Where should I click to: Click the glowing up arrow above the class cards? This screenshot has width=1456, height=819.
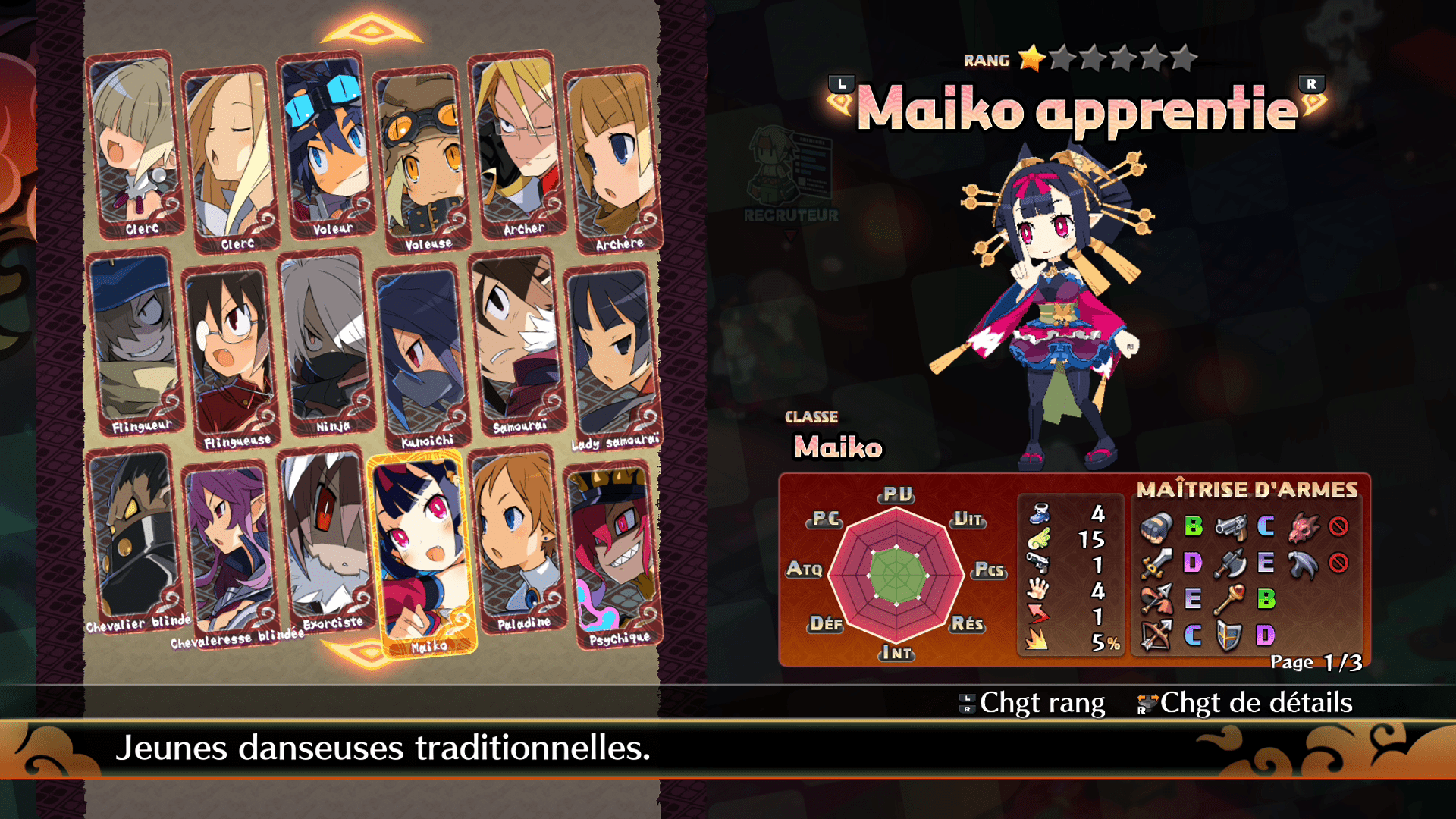(x=371, y=31)
